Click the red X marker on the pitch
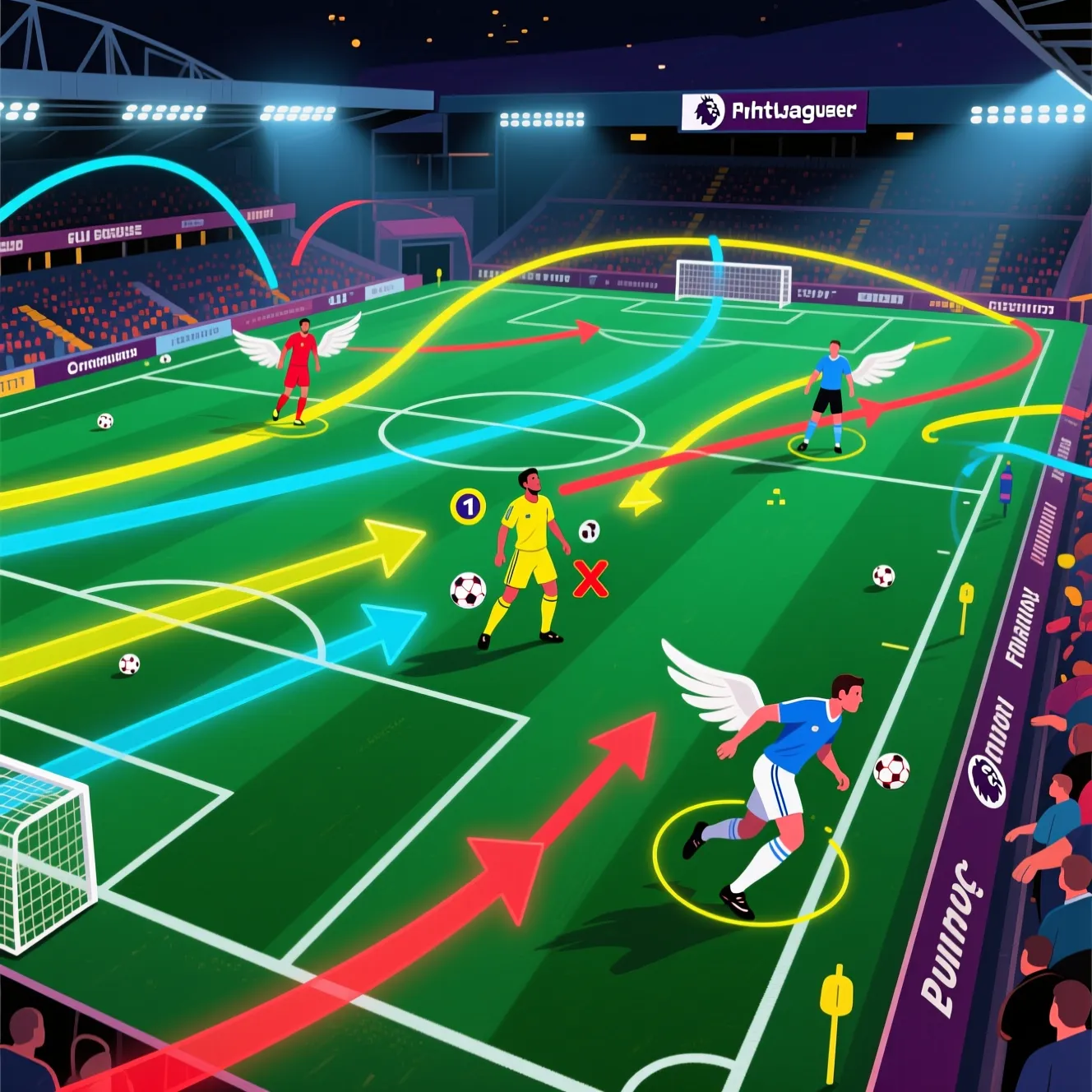Viewport: 1092px width, 1092px height. click(590, 578)
